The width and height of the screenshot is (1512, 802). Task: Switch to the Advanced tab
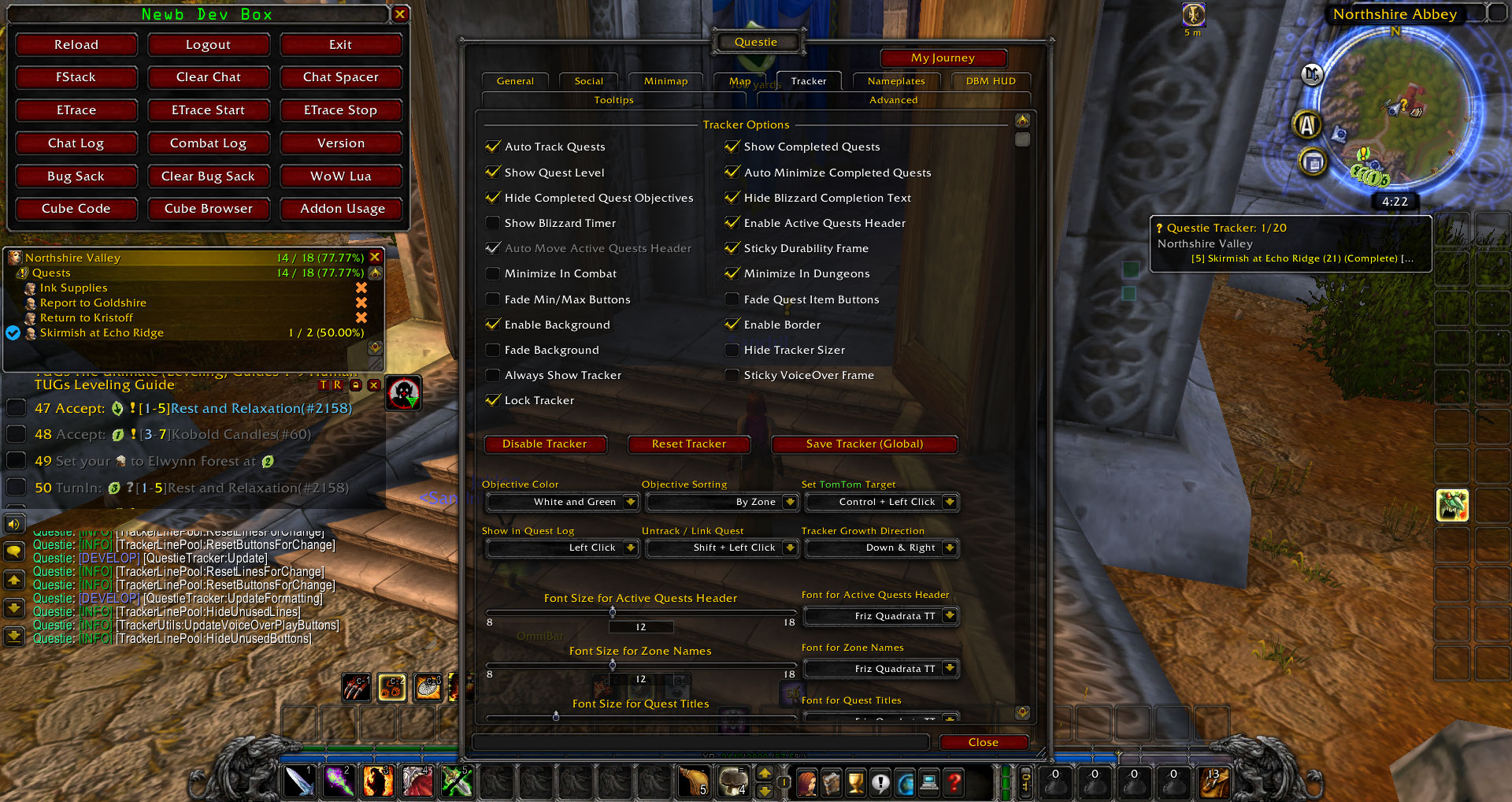893,99
